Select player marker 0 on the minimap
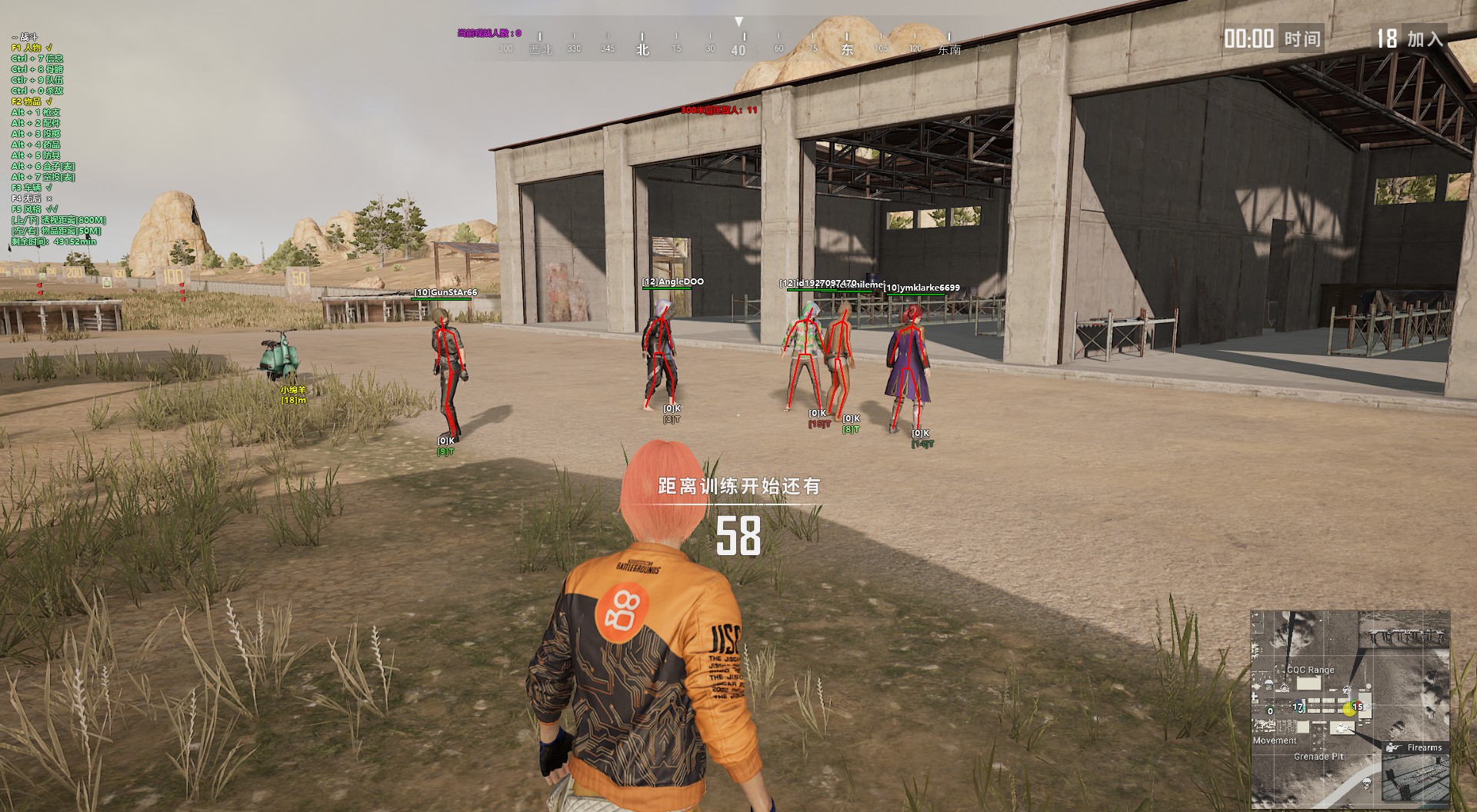 (1270, 711)
